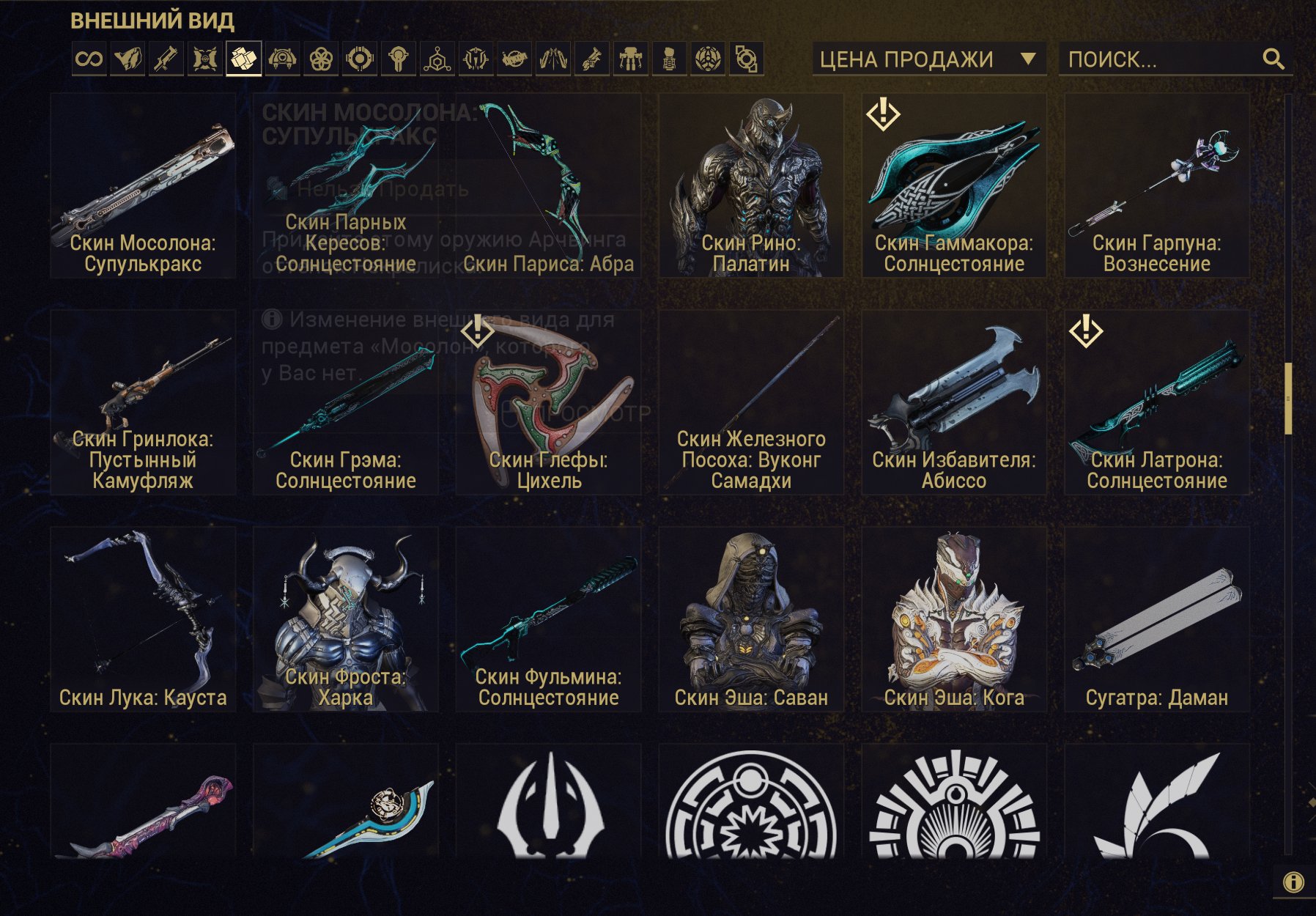The image size is (1316, 916).
Task: Choose Скин Париса: Абра bow skin
Action: (x=548, y=185)
